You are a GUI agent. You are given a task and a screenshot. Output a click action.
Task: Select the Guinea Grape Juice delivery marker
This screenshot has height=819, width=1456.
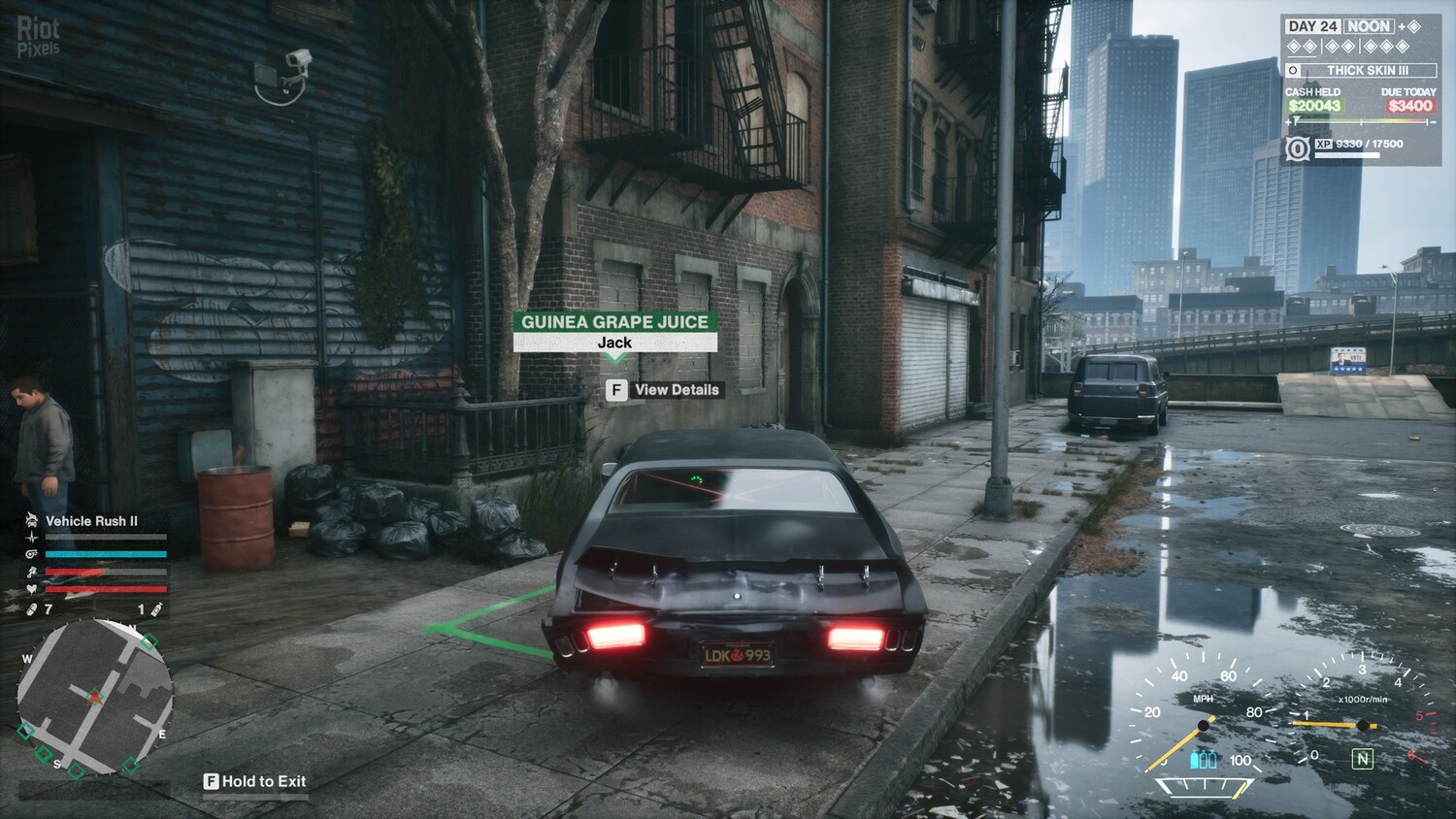click(614, 330)
